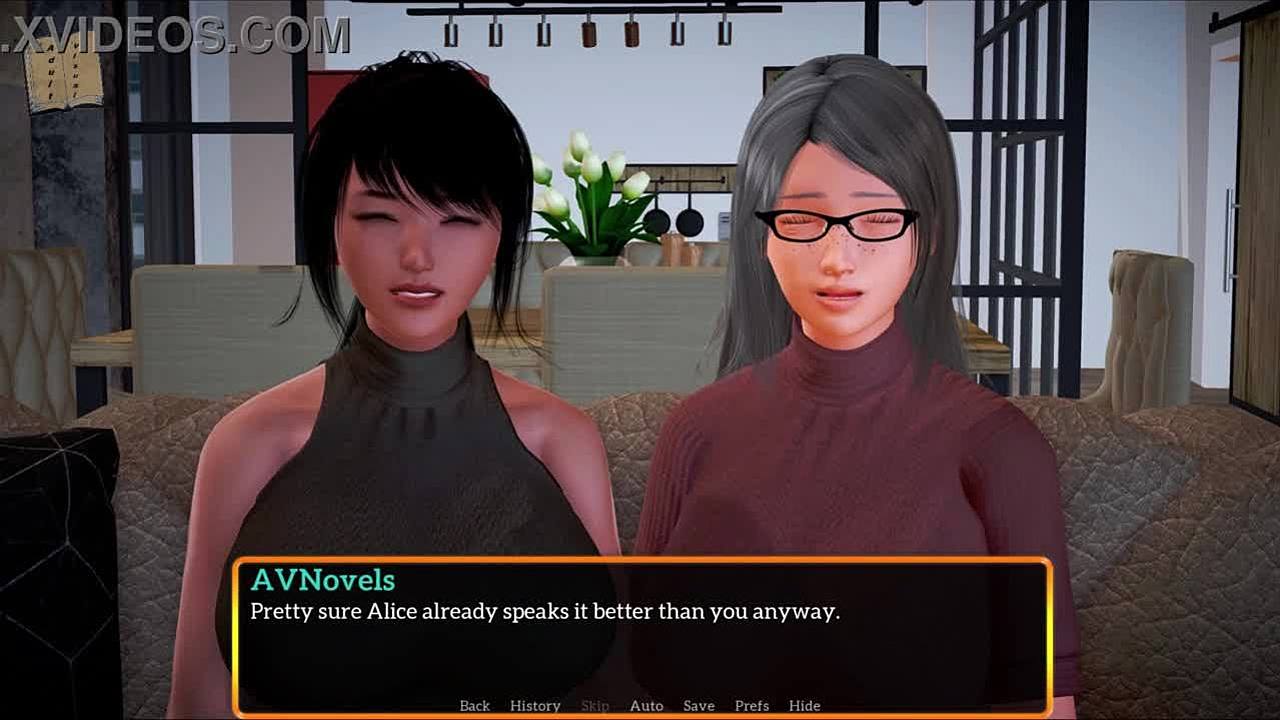Open the dialogue History log
Image resolution: width=1280 pixels, height=720 pixels.
coord(535,705)
